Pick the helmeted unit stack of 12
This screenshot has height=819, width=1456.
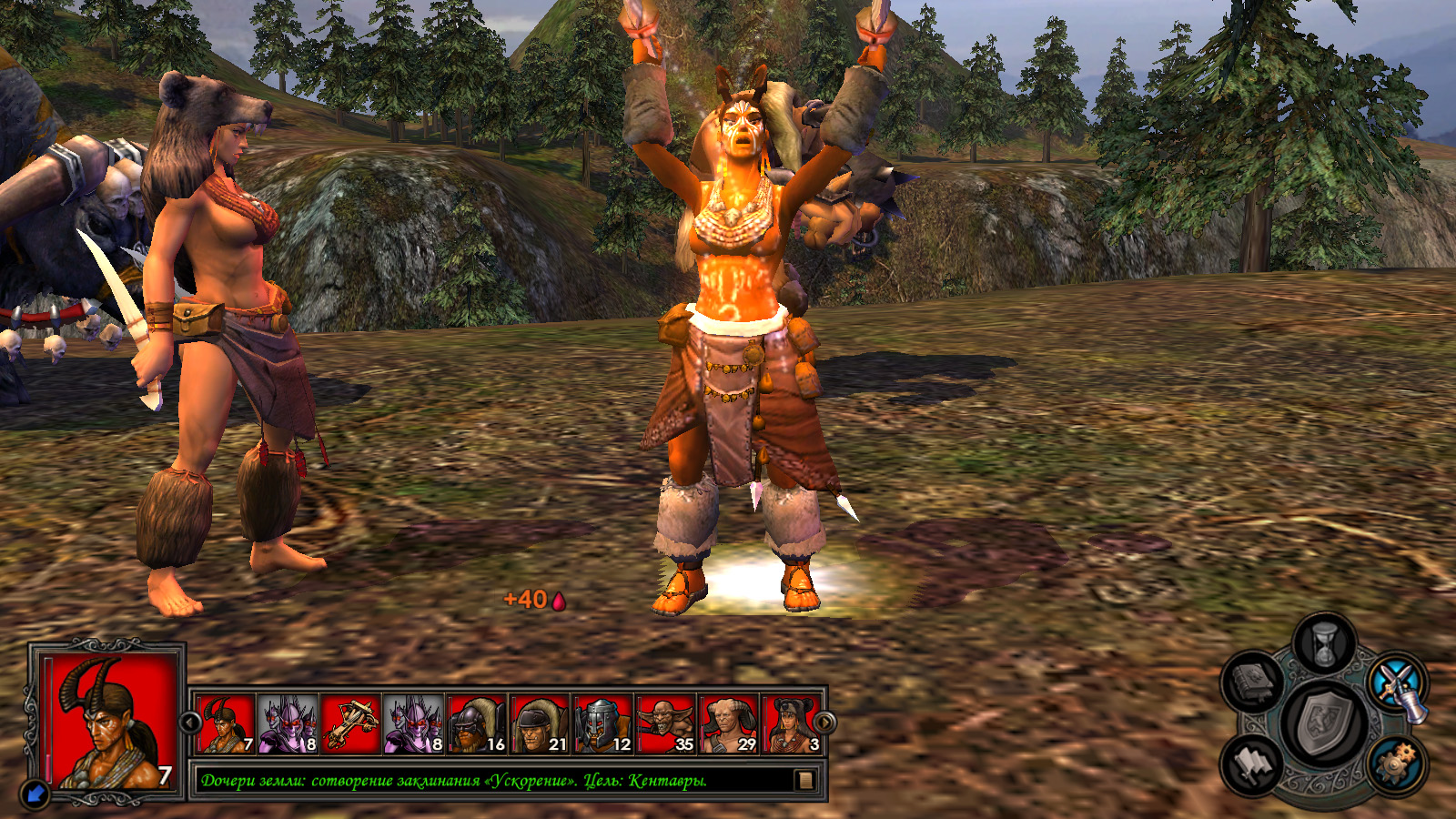602,724
